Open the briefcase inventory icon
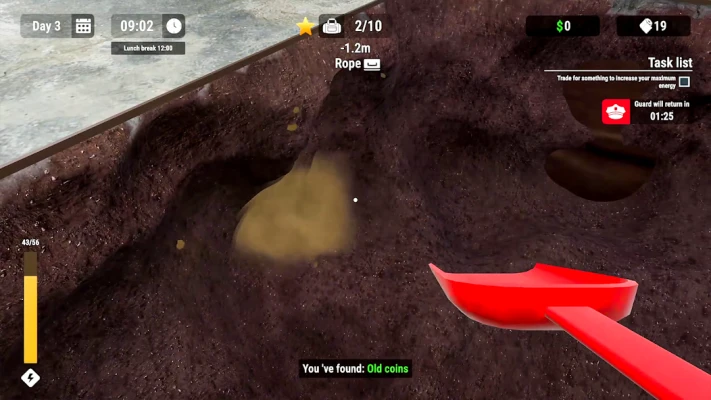The image size is (711, 400). pos(331,27)
